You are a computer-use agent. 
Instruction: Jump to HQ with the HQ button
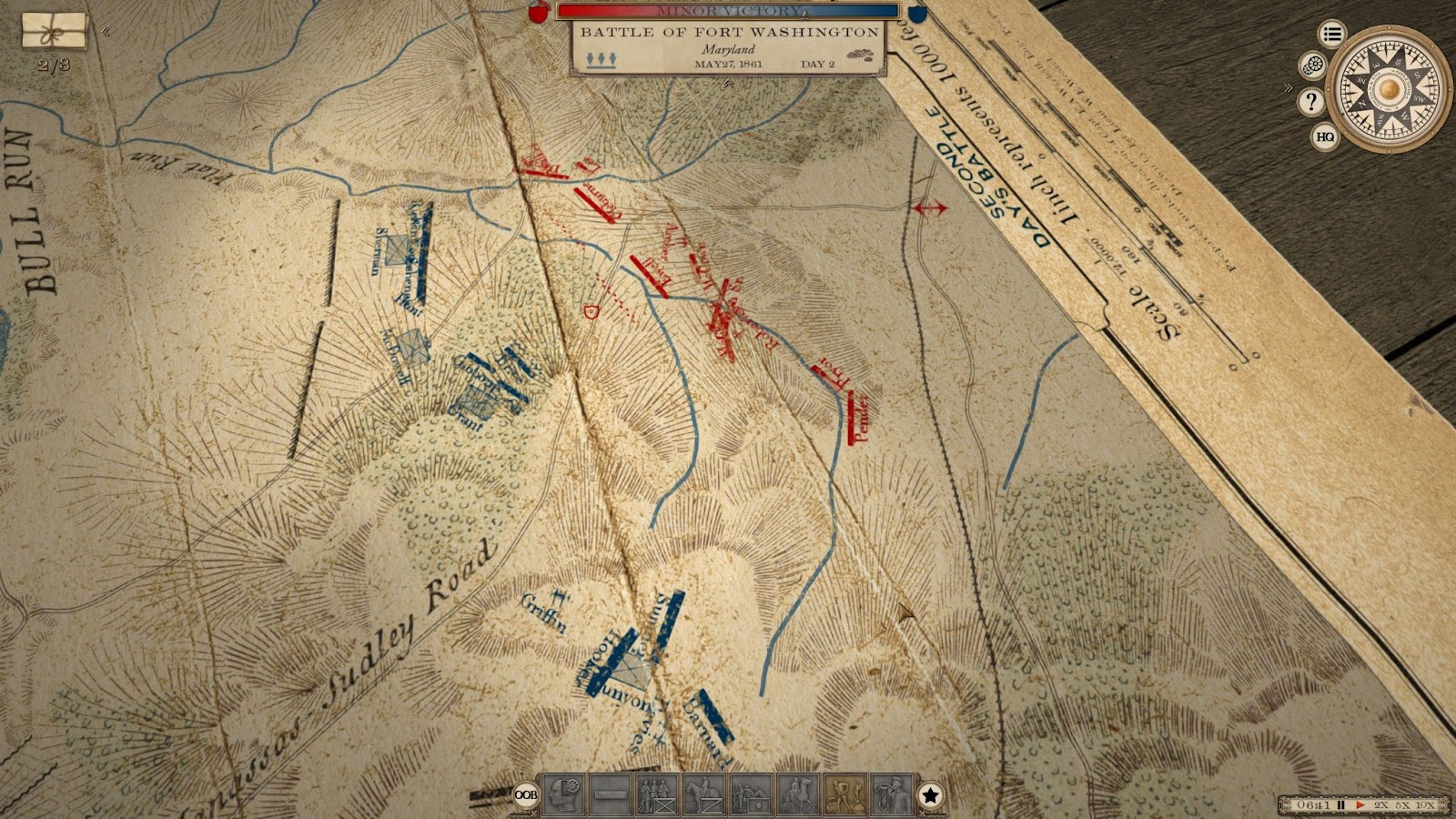tap(1325, 136)
